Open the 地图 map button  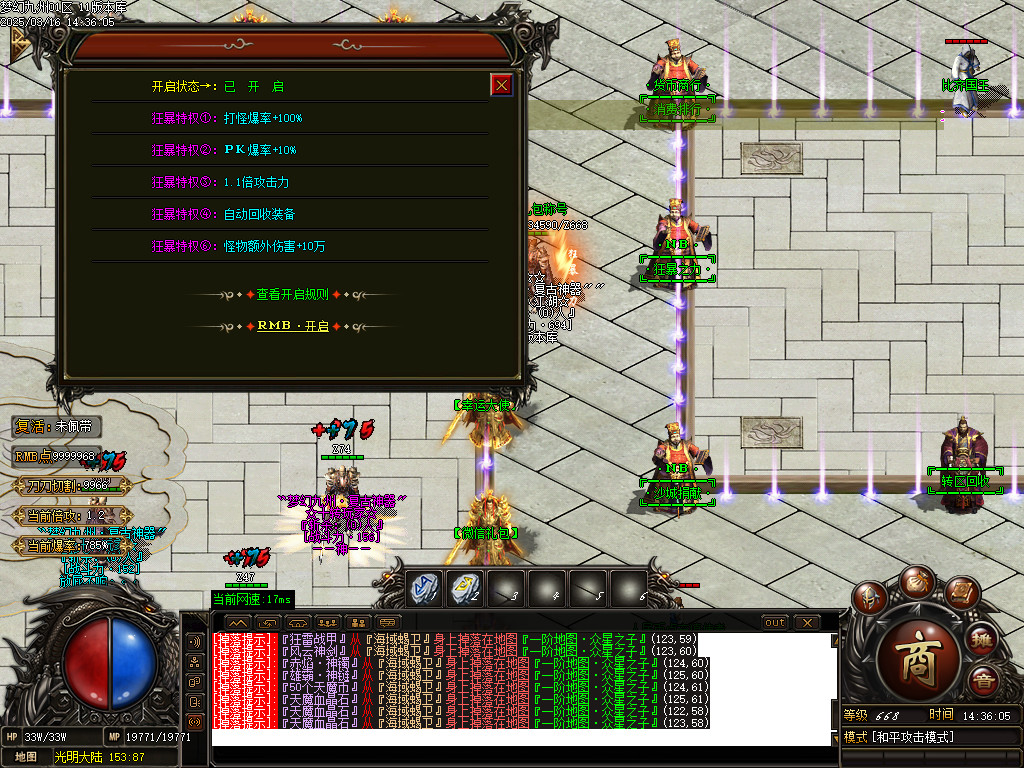25,757
